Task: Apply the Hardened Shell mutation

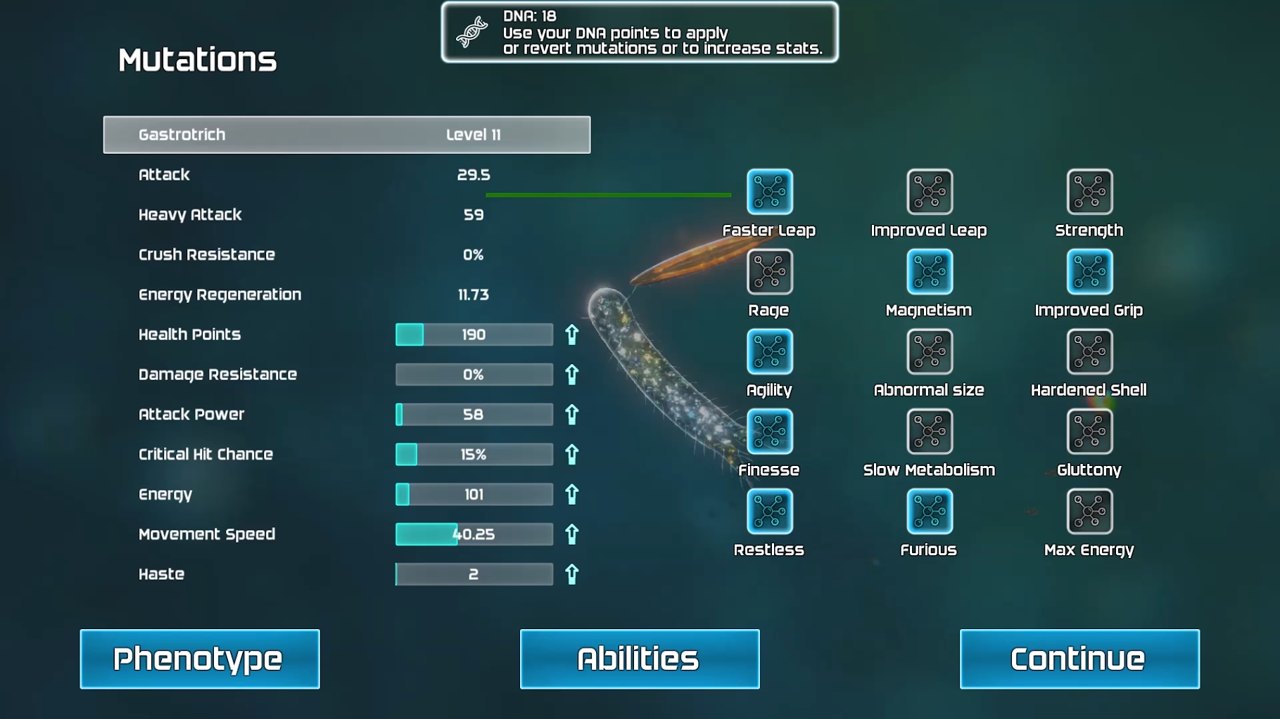Action: point(1089,352)
